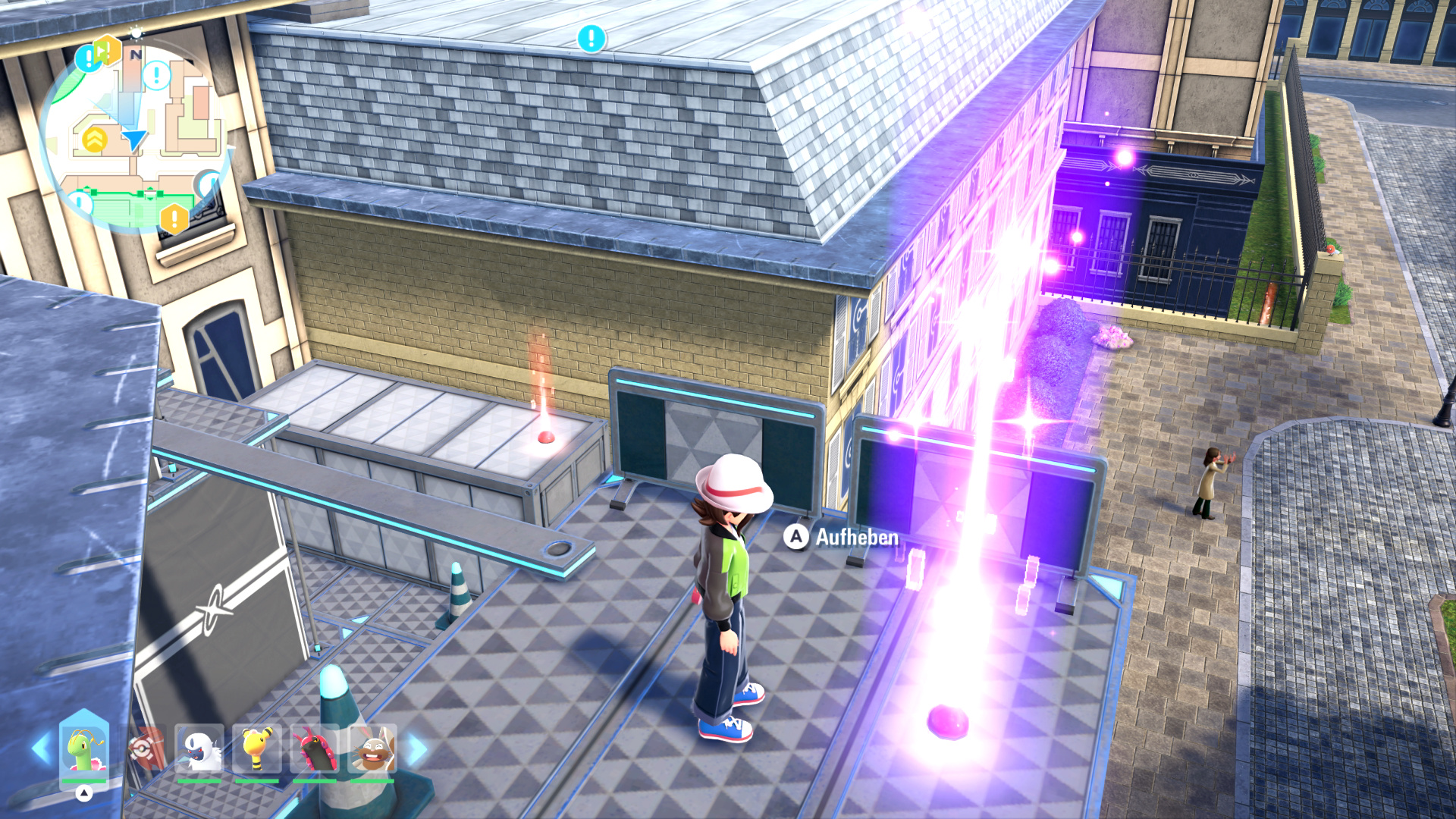Click the party bar's left arrow
1456x819 pixels.
click(42, 749)
